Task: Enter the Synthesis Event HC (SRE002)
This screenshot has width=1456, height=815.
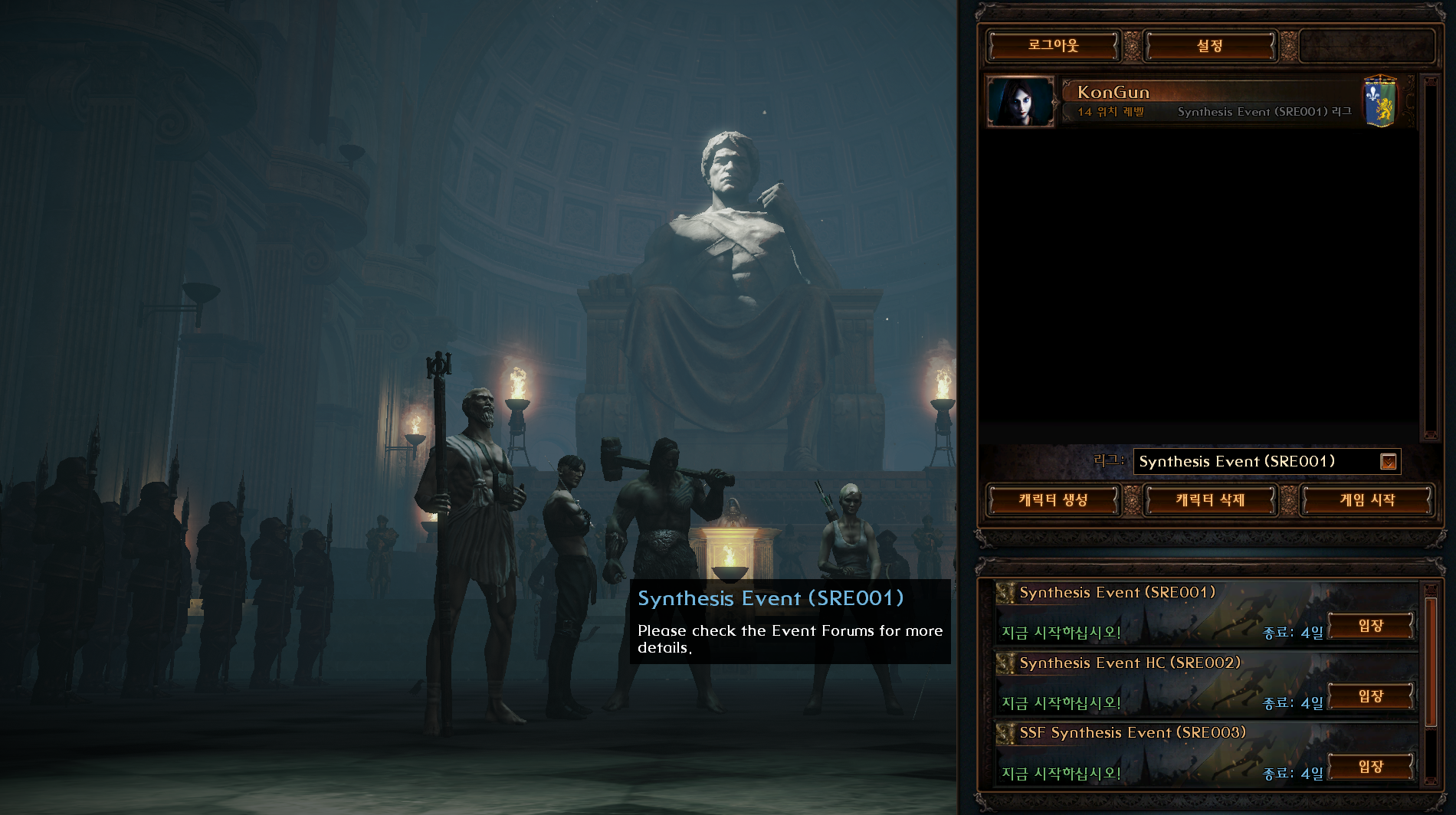Action: pyautogui.click(x=1370, y=696)
